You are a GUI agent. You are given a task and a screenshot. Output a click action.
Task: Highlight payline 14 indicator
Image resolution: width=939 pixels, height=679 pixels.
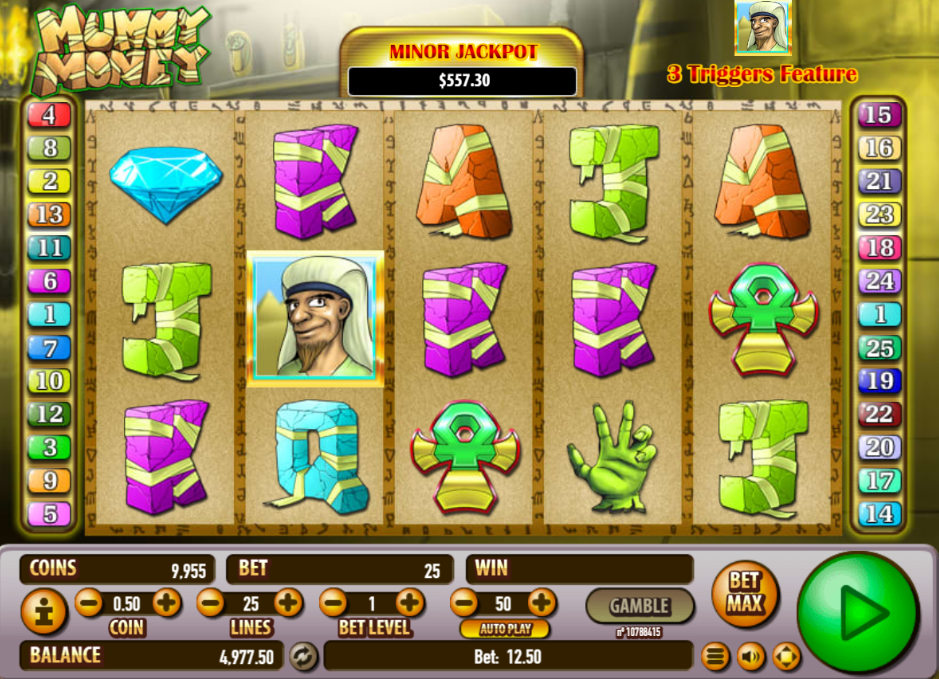pyautogui.click(x=878, y=514)
